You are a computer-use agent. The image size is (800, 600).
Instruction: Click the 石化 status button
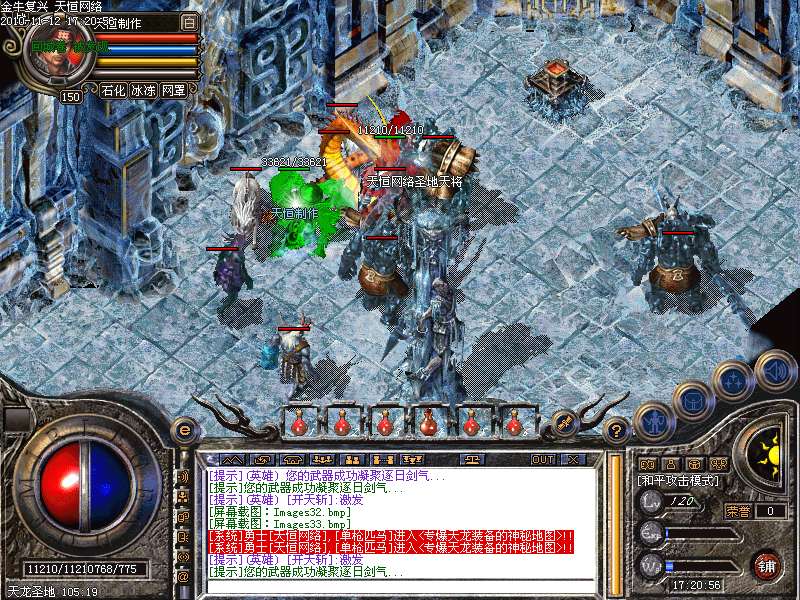113,90
